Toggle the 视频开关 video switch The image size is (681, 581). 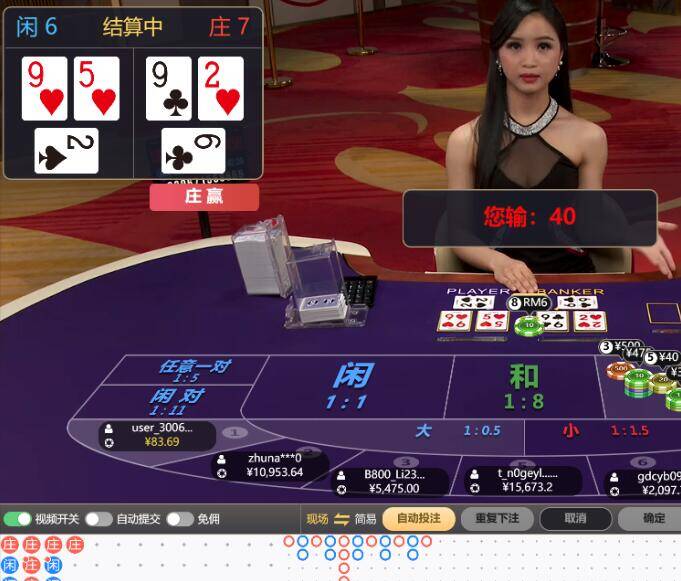click(17, 519)
